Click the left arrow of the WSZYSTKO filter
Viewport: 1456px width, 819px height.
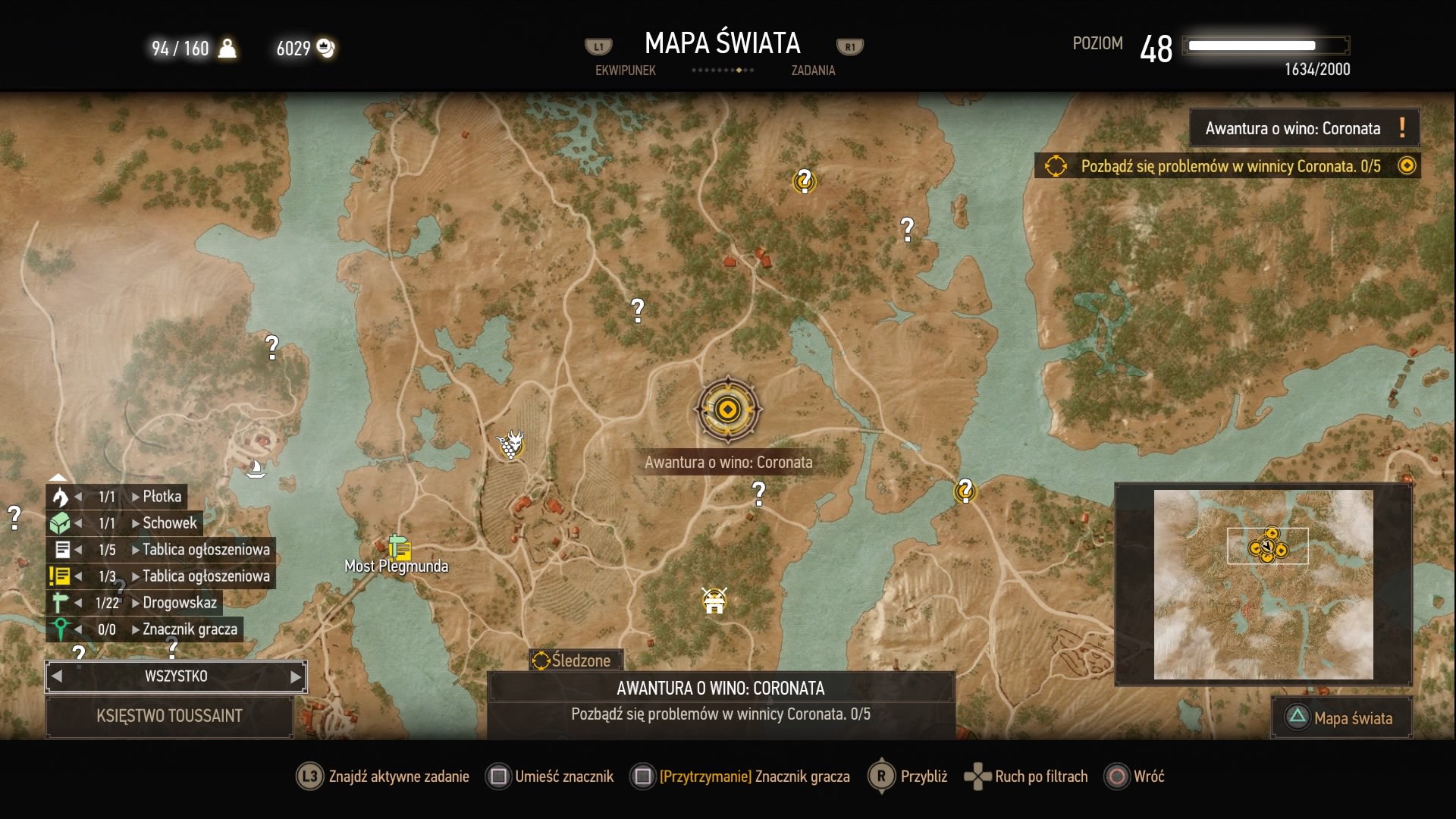pos(57,676)
